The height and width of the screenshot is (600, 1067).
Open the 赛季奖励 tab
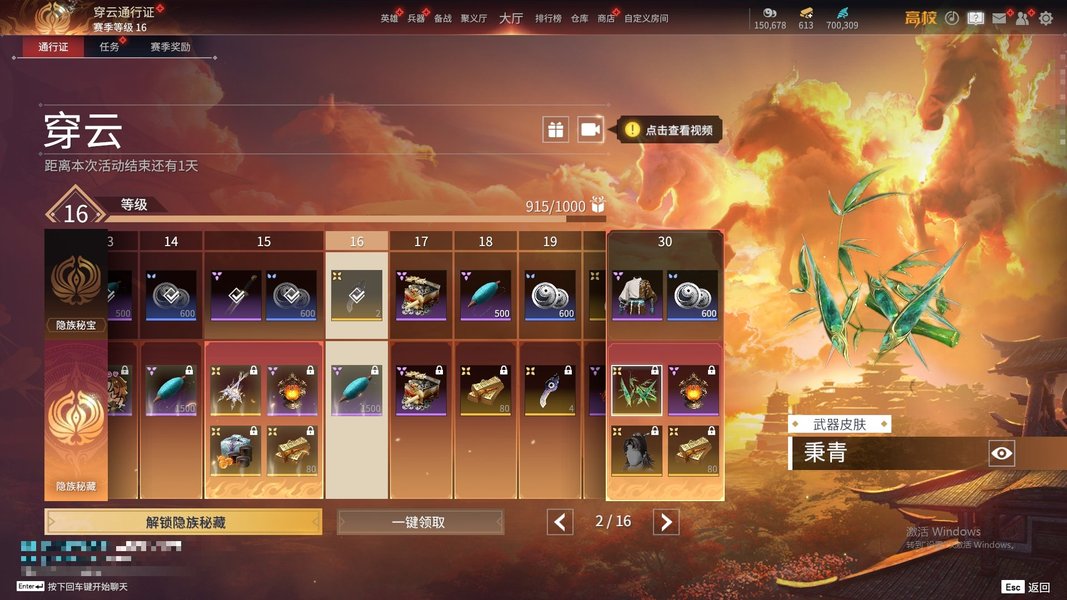click(x=170, y=47)
